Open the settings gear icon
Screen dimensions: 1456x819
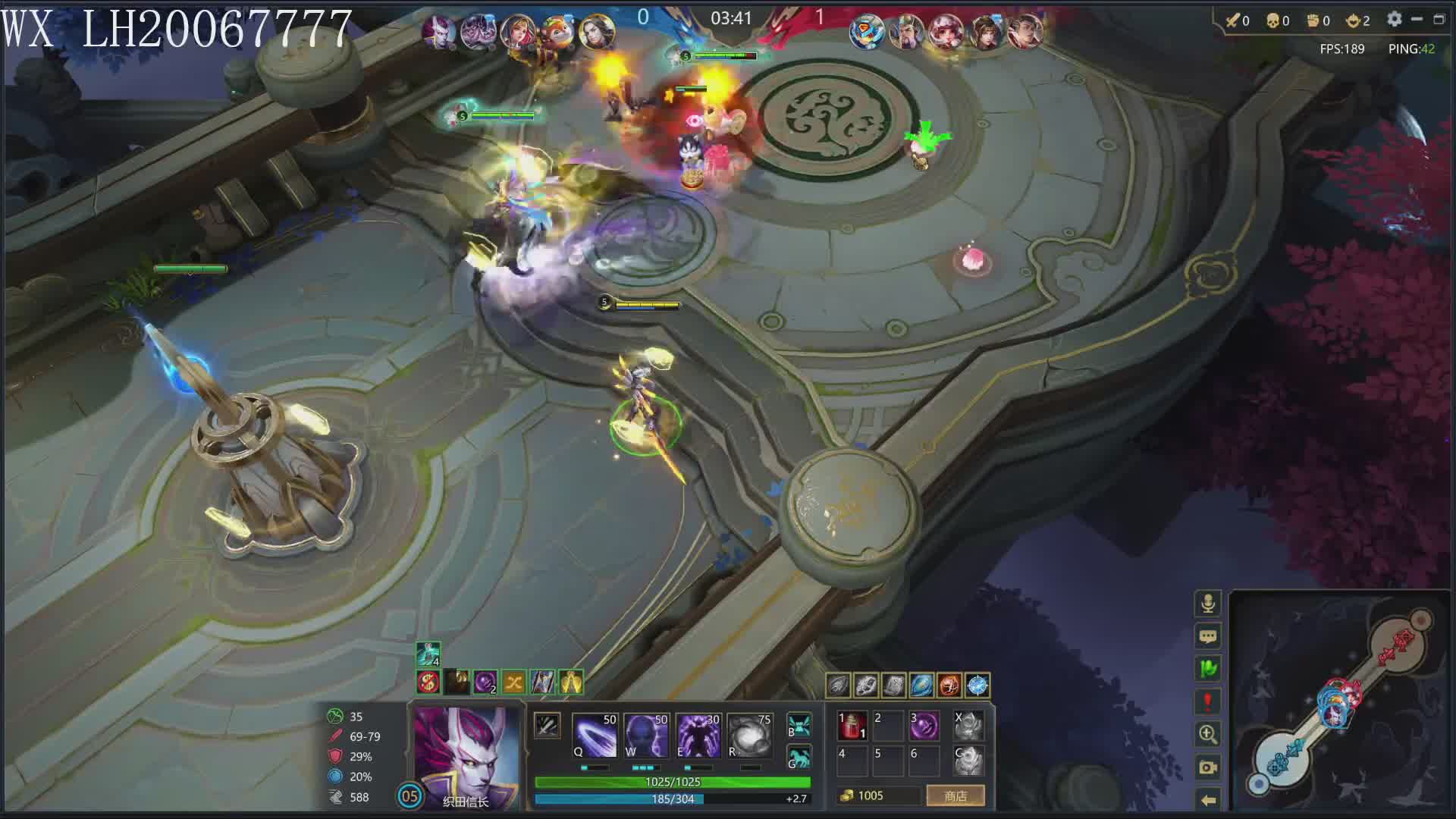click(1394, 20)
